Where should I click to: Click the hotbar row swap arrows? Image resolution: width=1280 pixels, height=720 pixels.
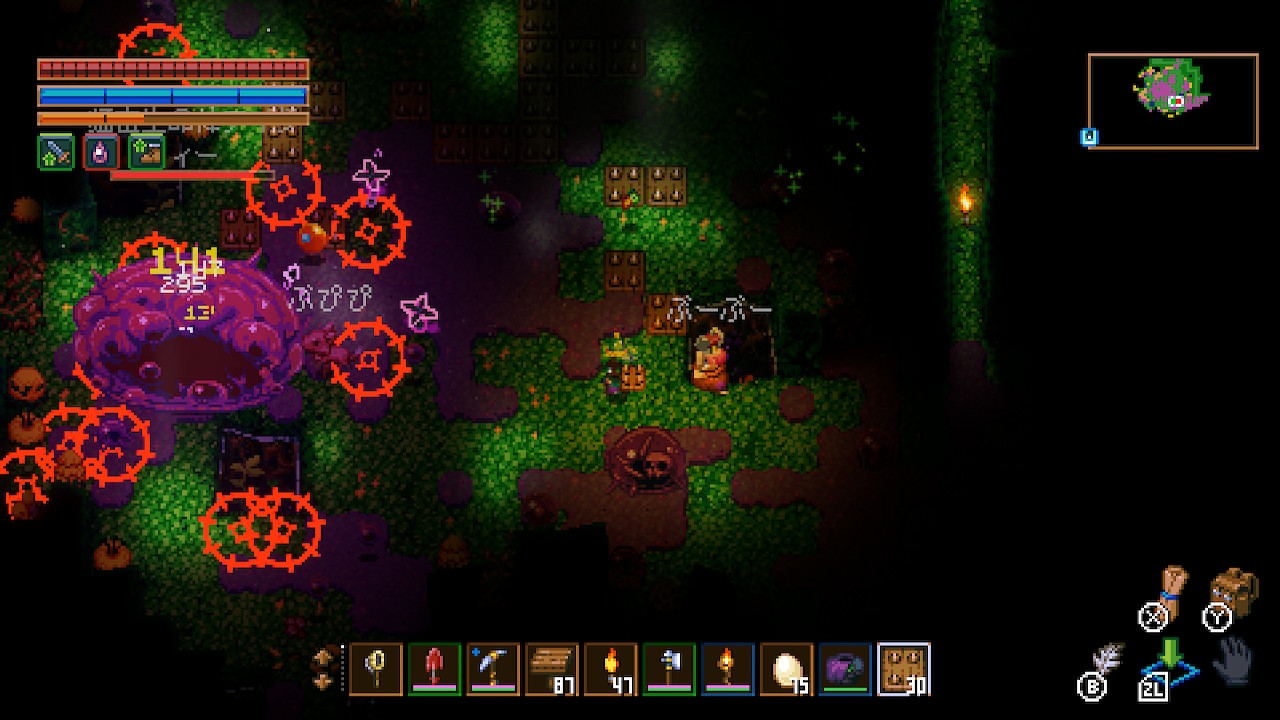(325, 668)
